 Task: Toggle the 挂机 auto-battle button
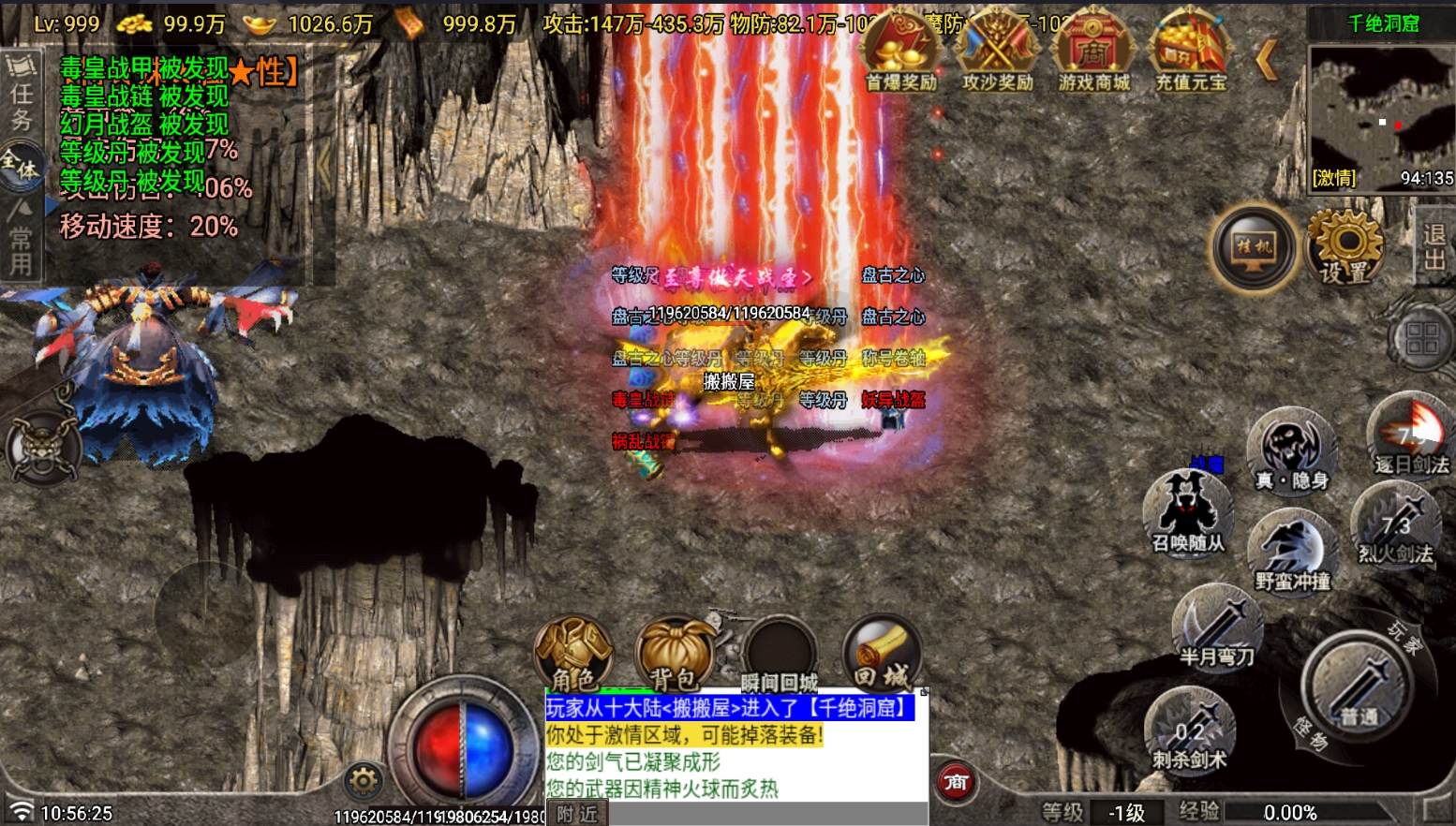pos(1254,248)
